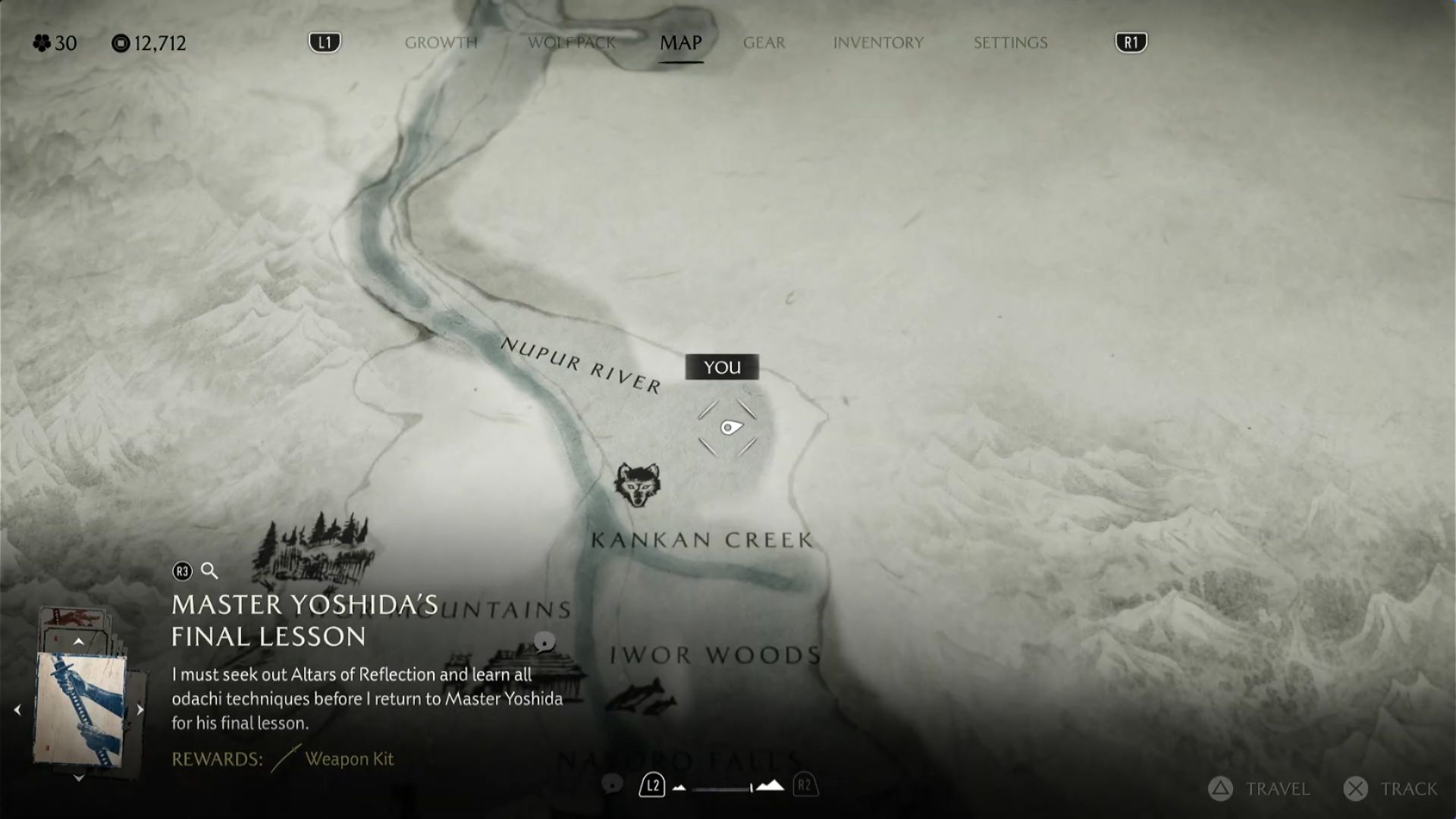Click the player position marker labeled YOU
The image size is (1456, 819).
729,428
